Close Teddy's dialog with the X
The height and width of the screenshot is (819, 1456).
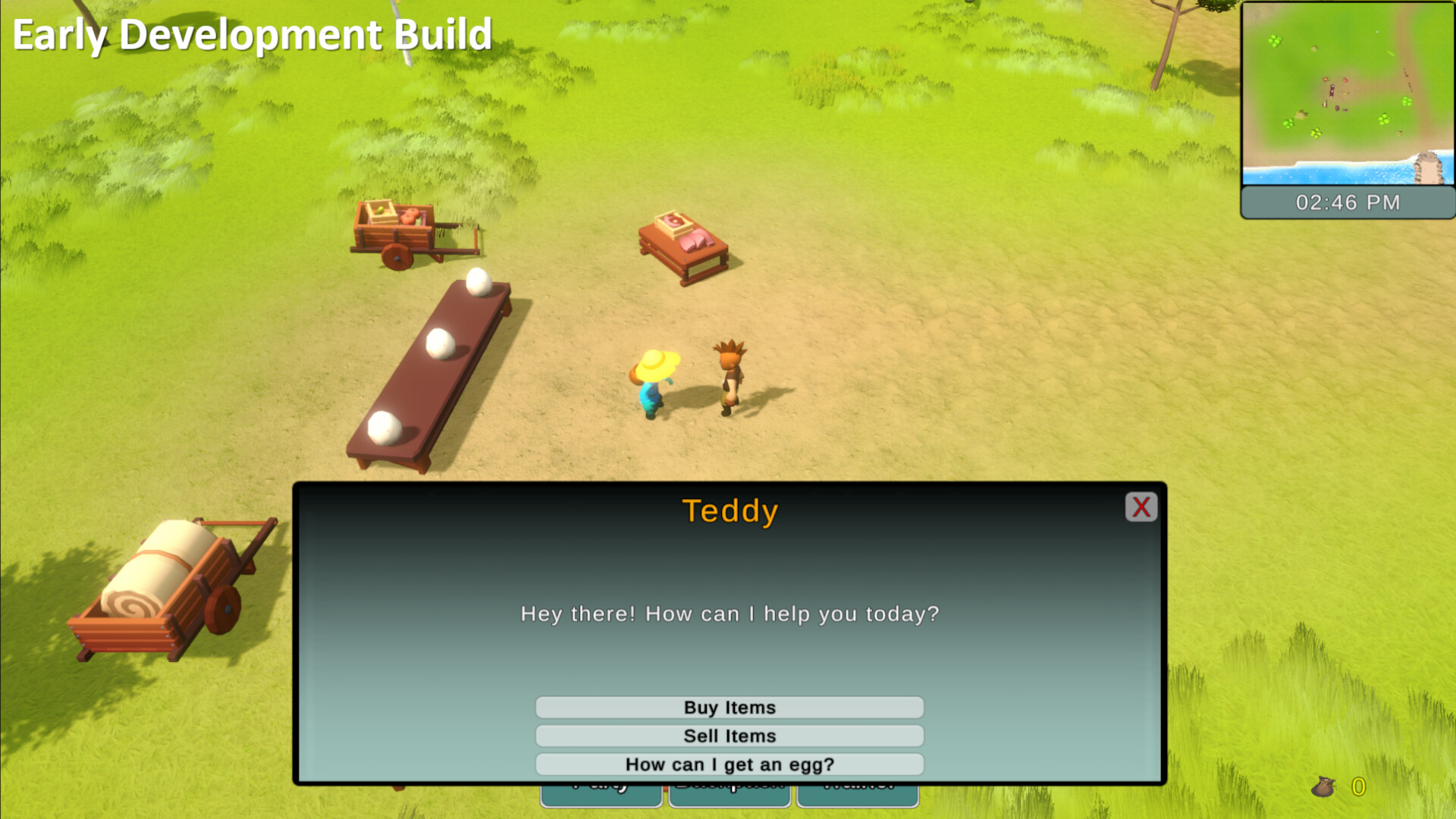[x=1141, y=507]
